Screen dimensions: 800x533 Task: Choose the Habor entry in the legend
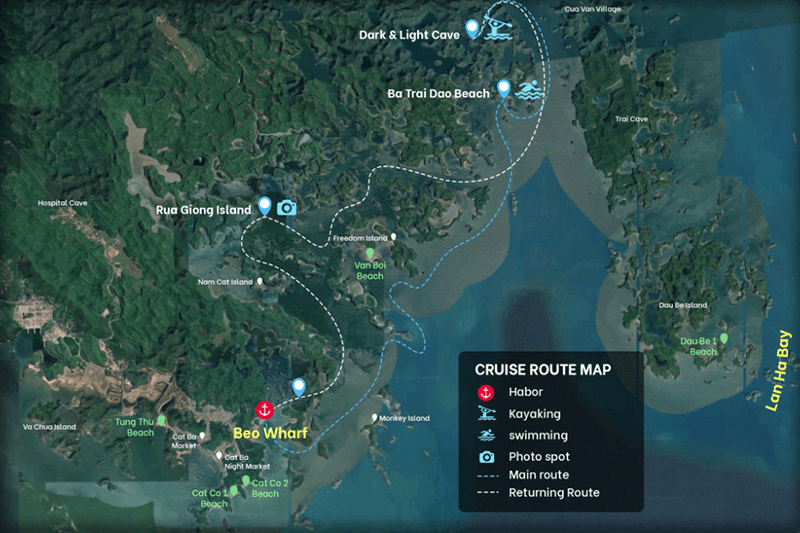(x=525, y=392)
